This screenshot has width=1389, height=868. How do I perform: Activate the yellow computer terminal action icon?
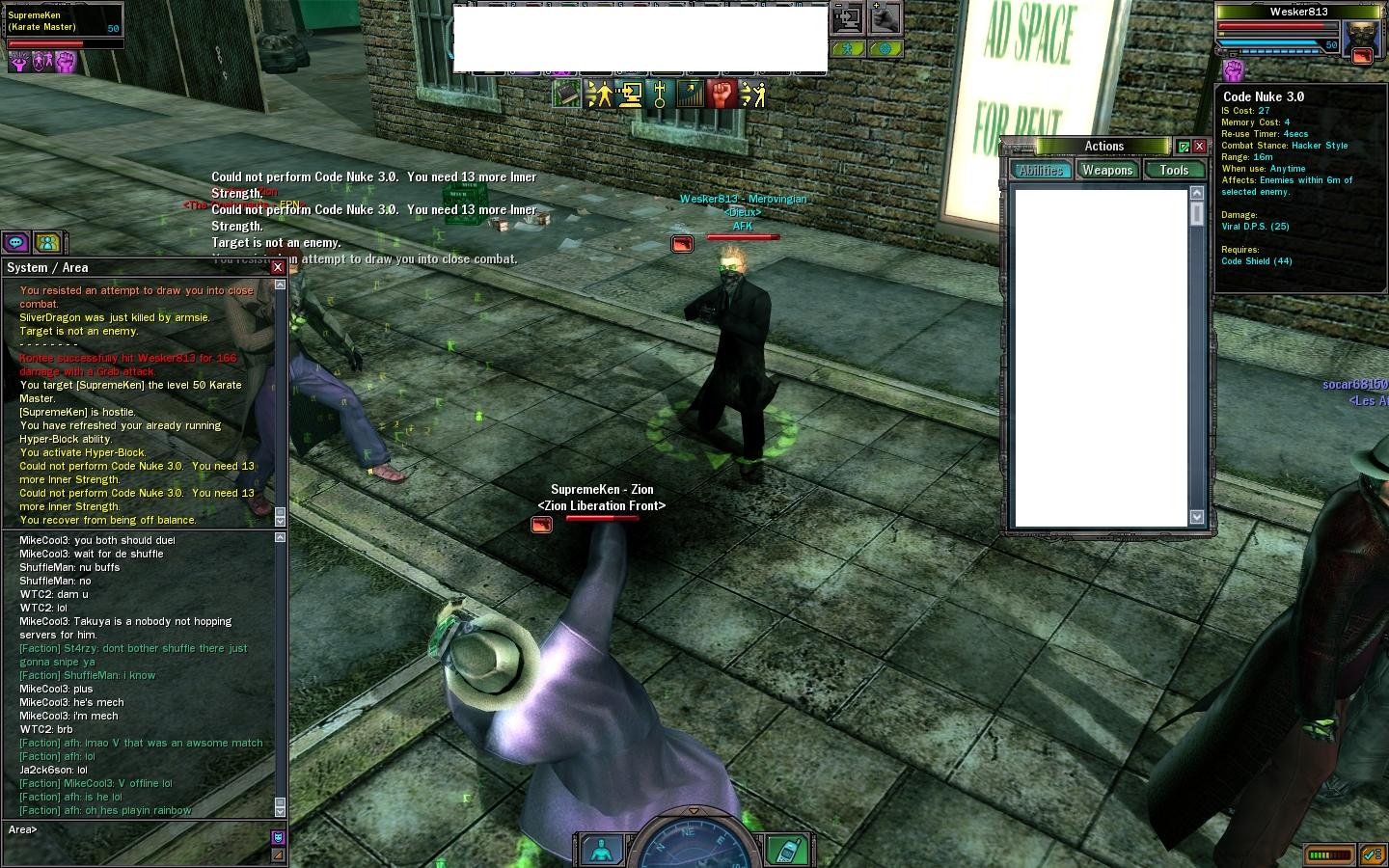click(630, 94)
